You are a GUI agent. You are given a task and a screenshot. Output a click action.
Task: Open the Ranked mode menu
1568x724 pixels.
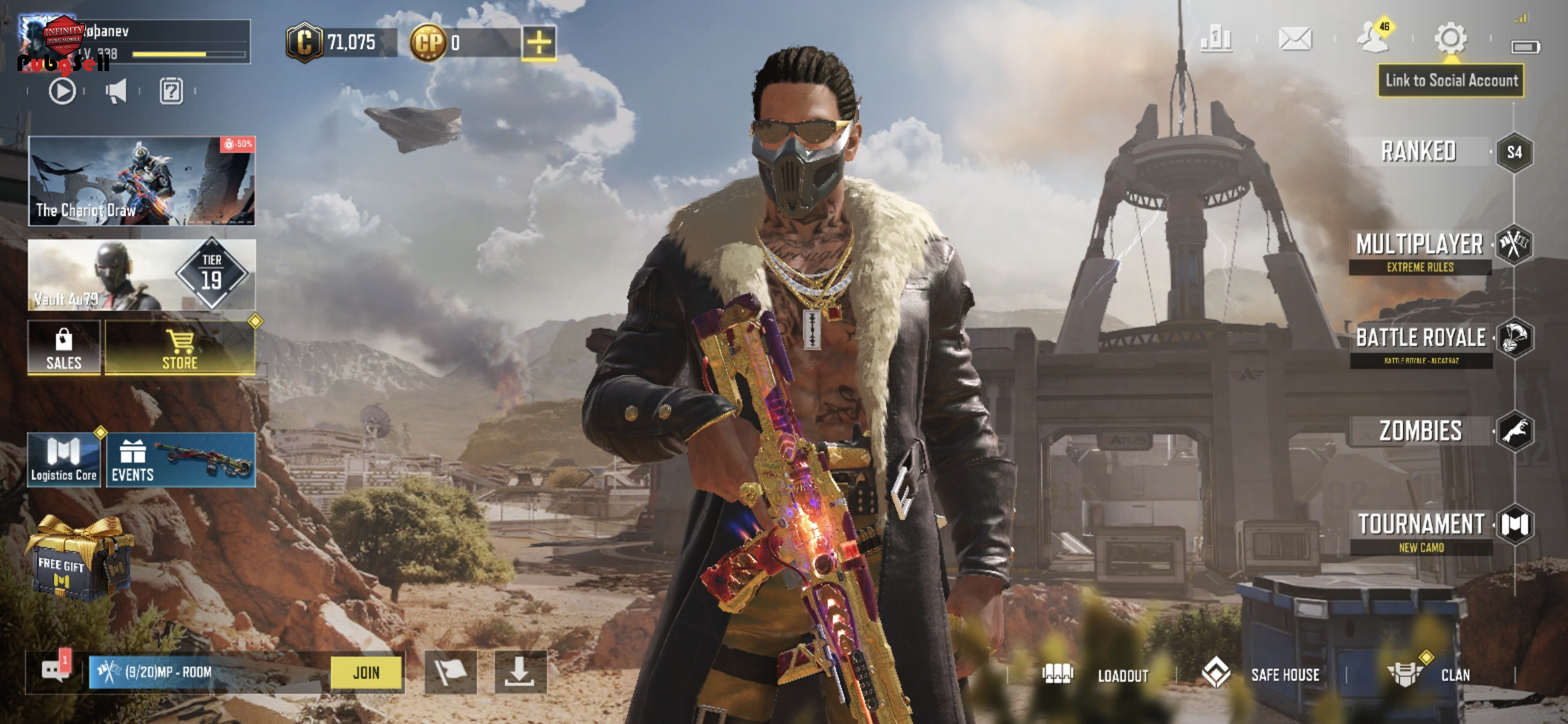1419,152
